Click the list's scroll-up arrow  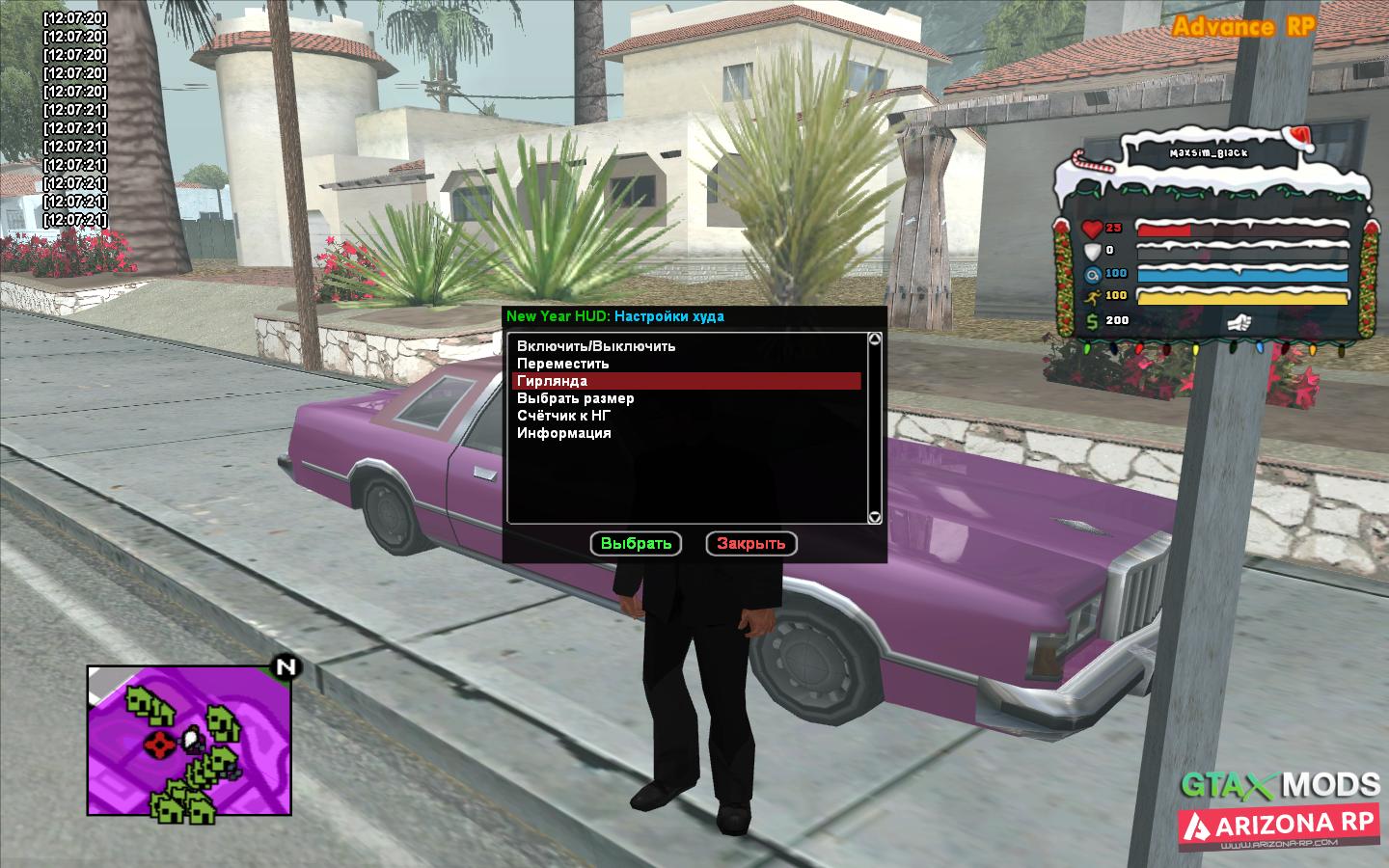point(875,339)
